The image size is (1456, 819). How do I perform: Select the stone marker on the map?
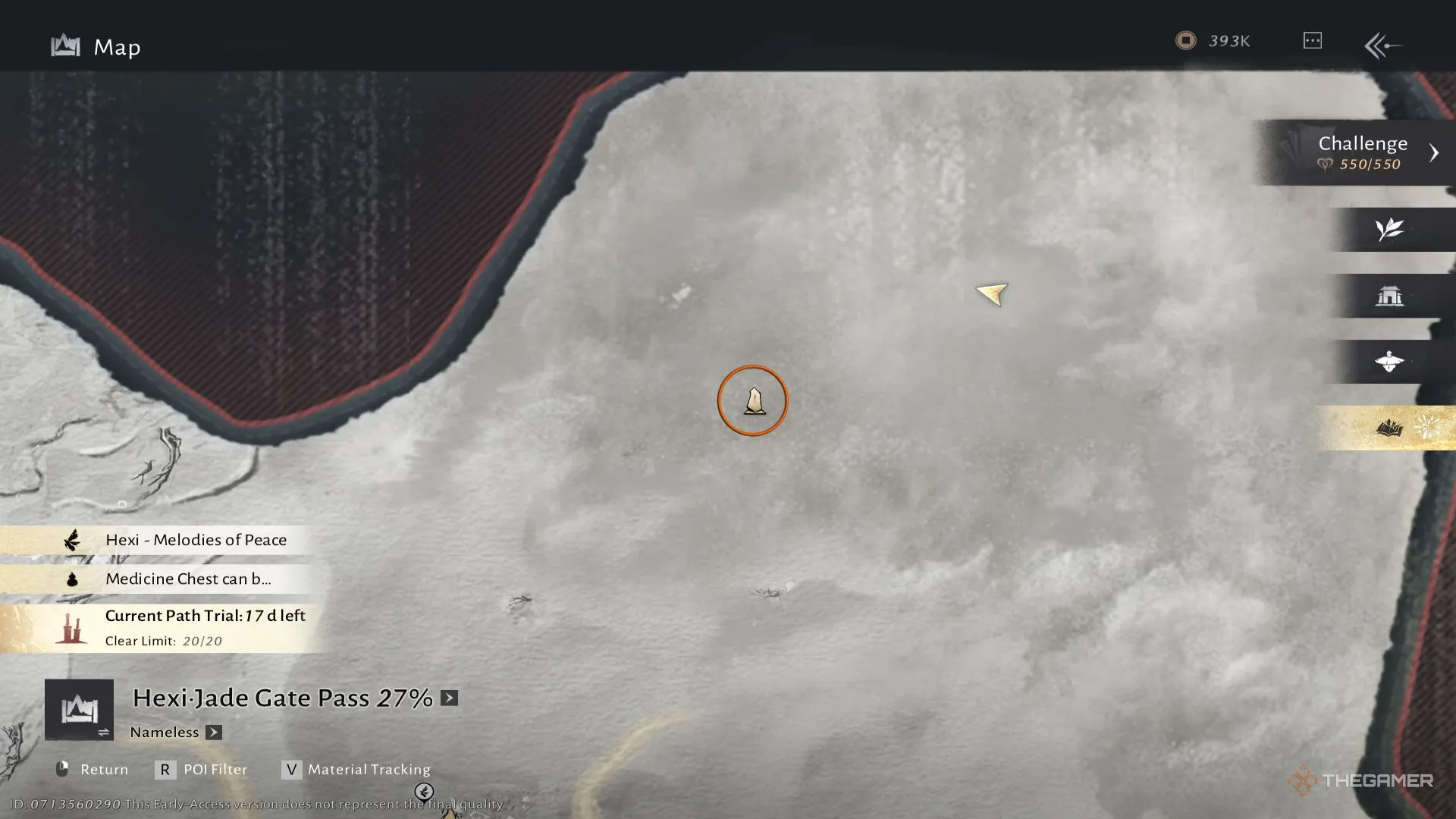tap(753, 400)
